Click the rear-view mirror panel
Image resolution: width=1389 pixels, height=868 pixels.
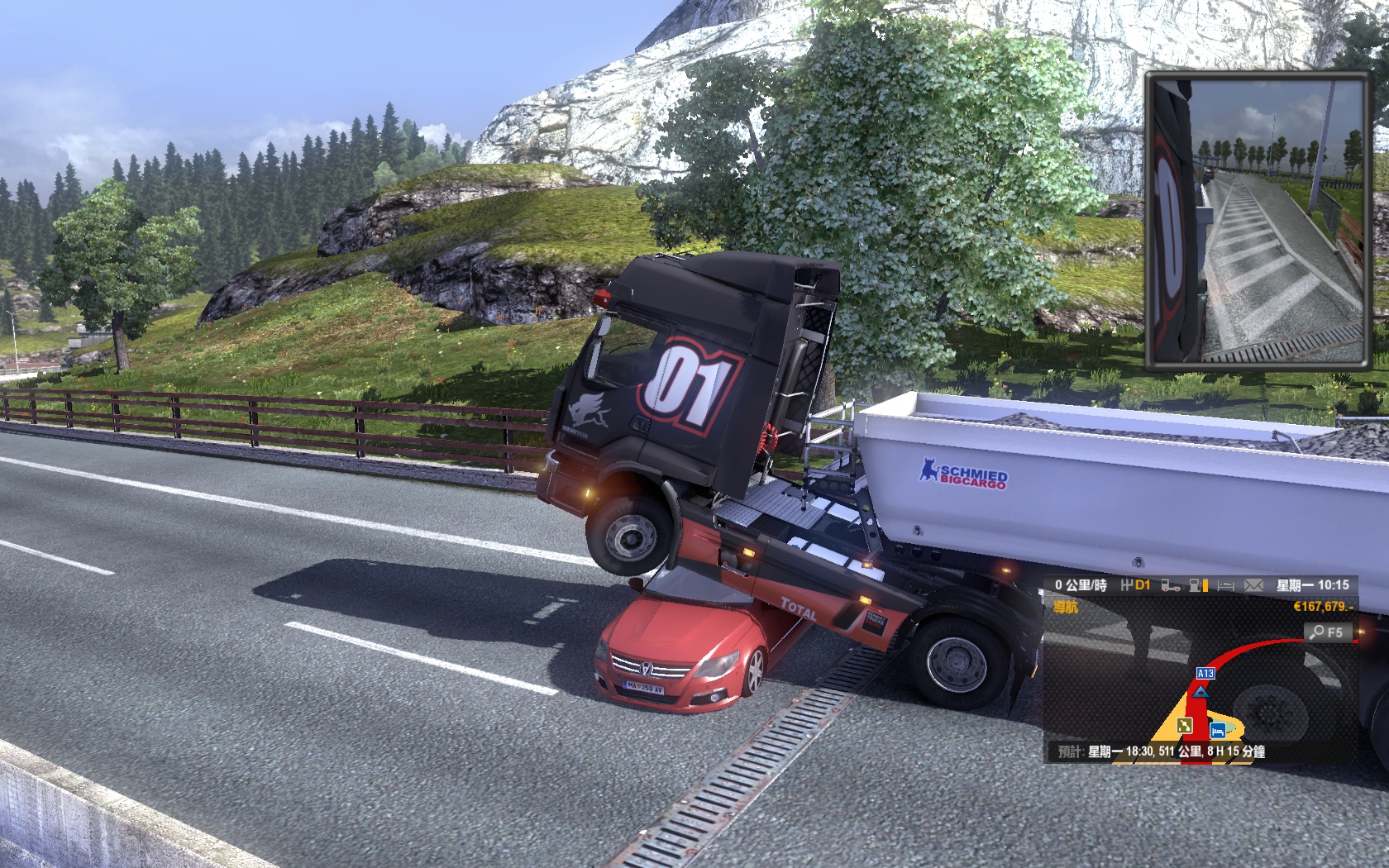1257,220
